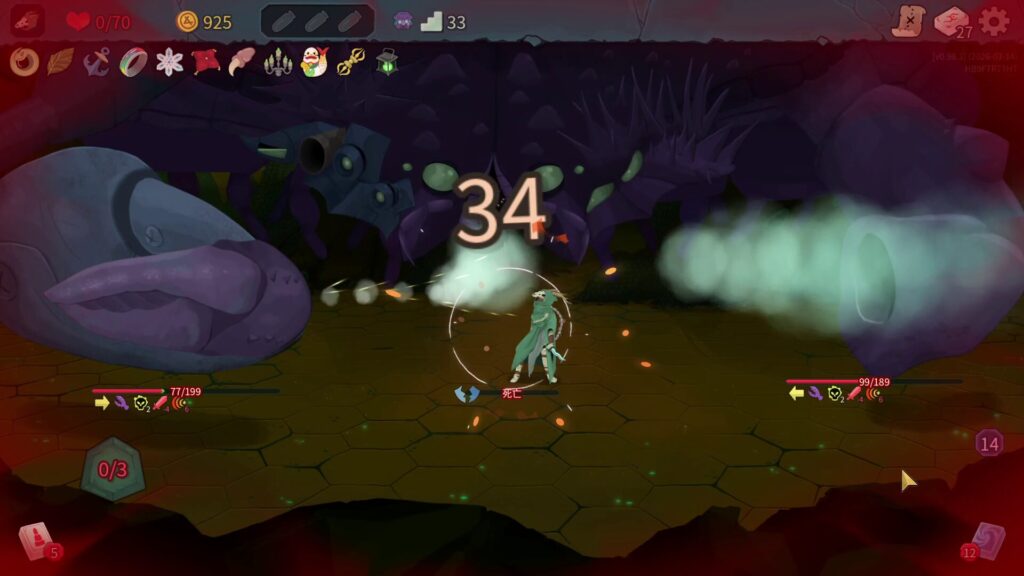View the full deck of 27 cards
Viewport: 1024px width, 576px height.
[x=951, y=22]
